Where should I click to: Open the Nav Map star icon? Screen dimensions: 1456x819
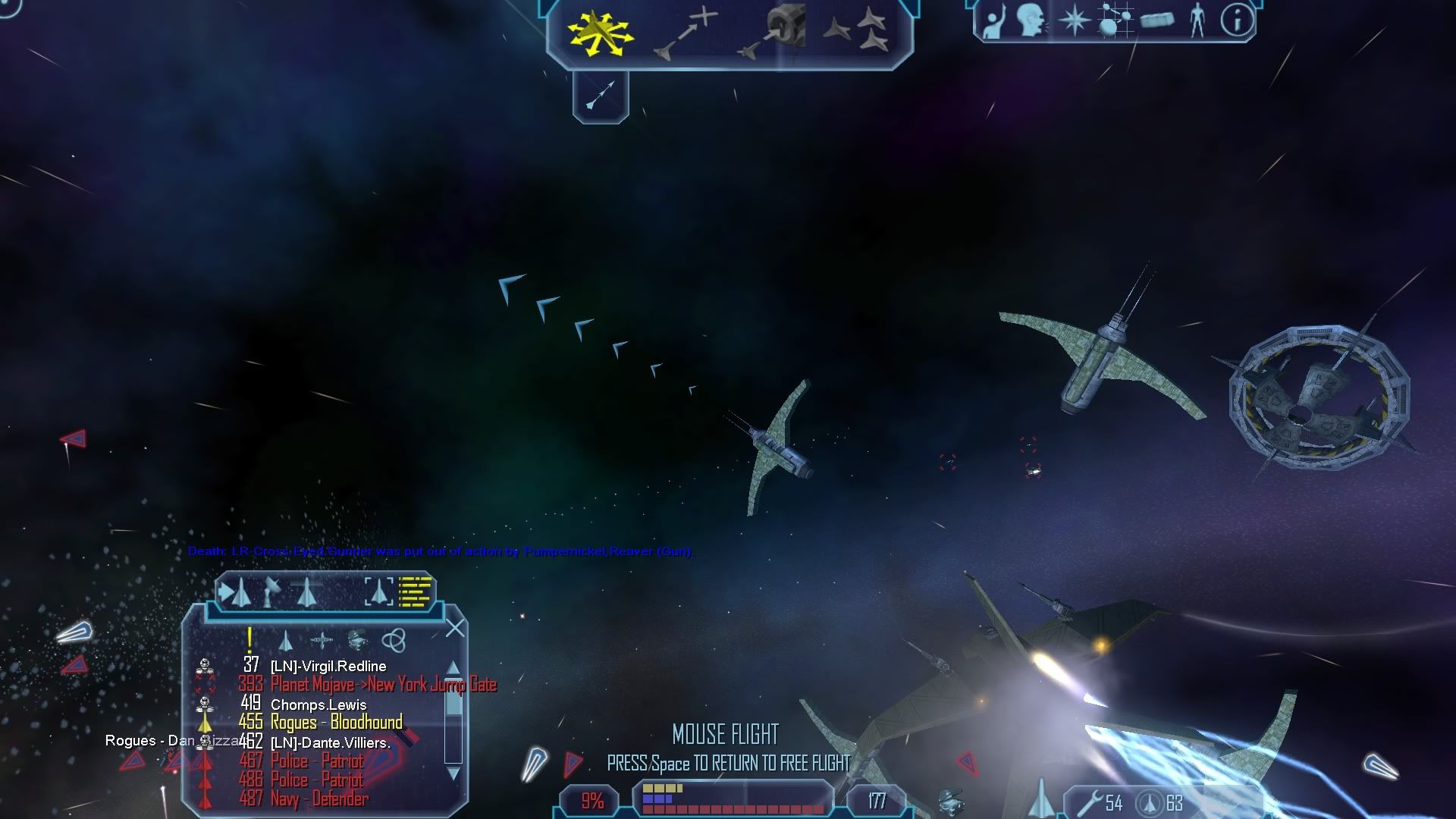click(1074, 20)
